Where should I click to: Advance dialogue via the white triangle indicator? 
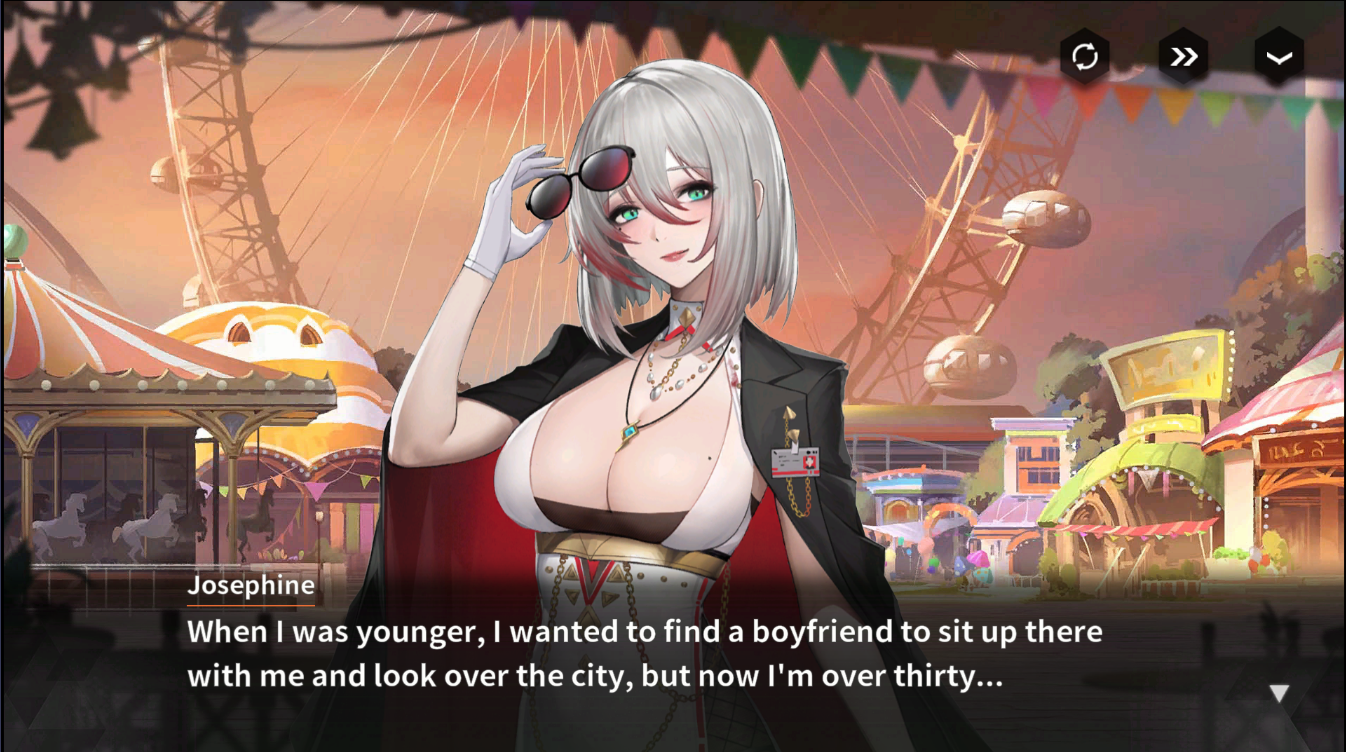pos(1278,693)
